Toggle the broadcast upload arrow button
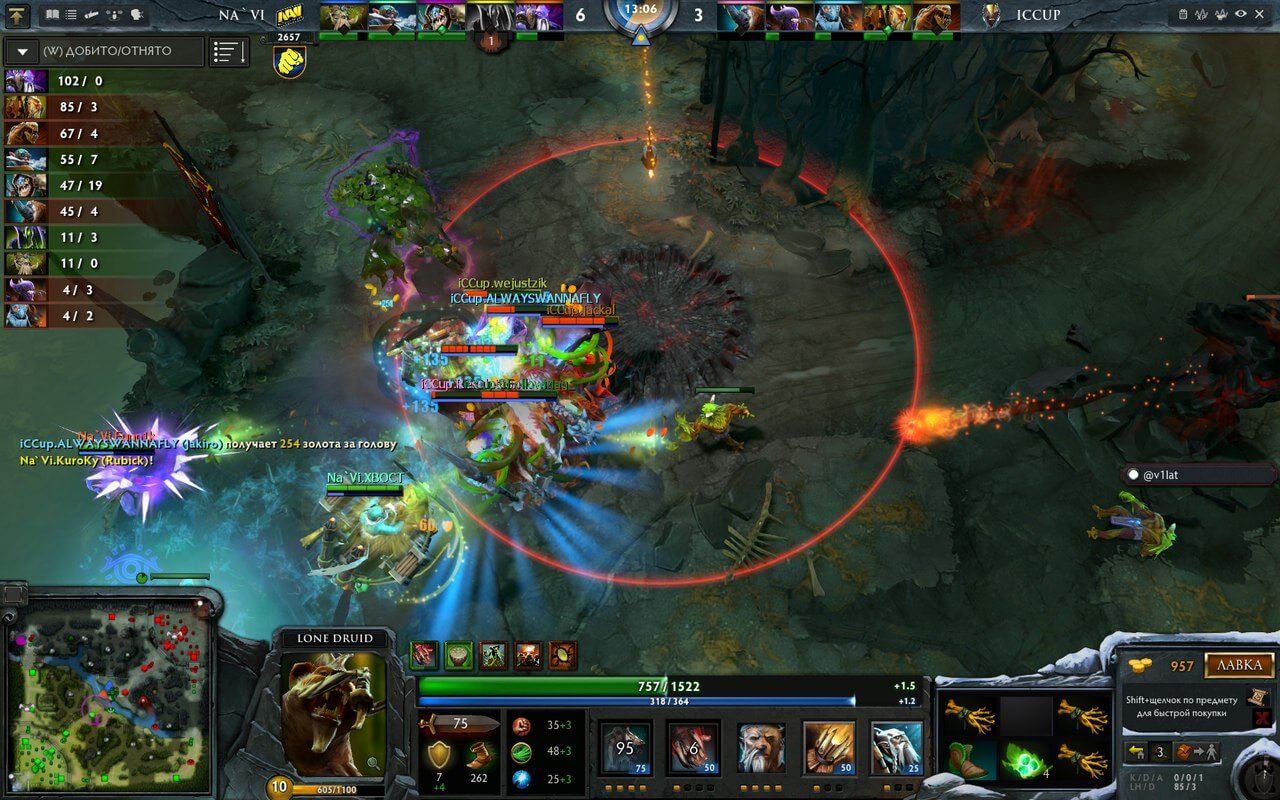Screen dimensions: 1280x800 tap(17, 14)
